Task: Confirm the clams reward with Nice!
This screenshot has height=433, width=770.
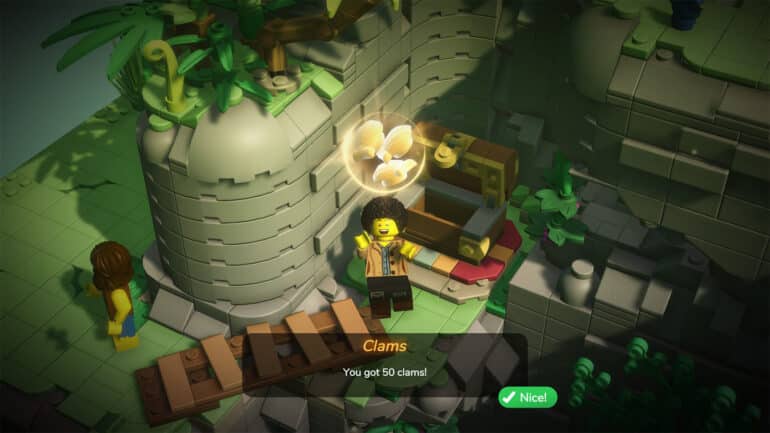Action: [x=527, y=397]
